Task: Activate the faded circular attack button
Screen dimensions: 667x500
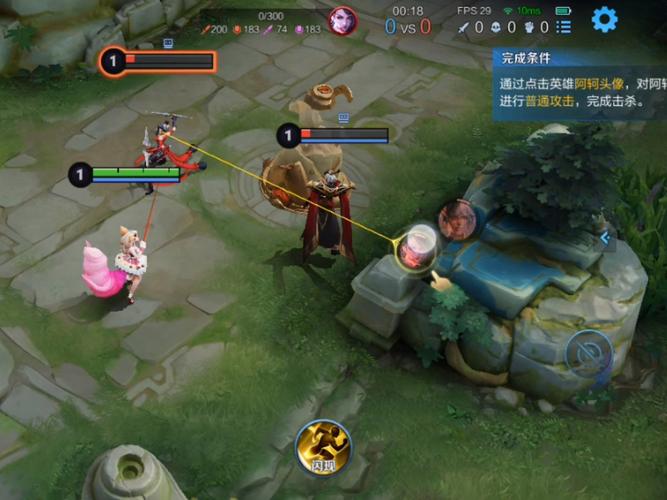Action: pos(589,353)
